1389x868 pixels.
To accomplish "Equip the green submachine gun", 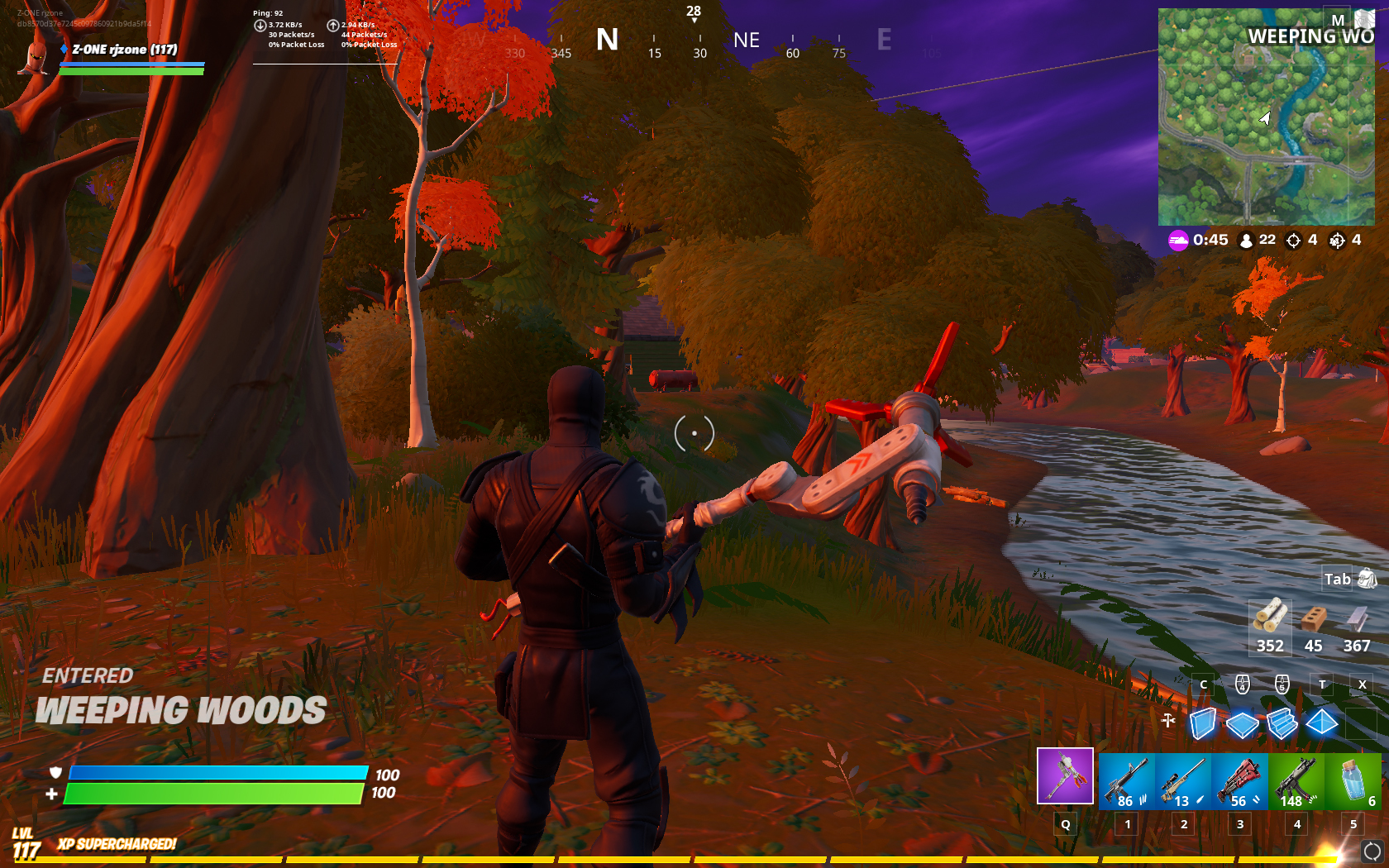I will point(1296,780).
